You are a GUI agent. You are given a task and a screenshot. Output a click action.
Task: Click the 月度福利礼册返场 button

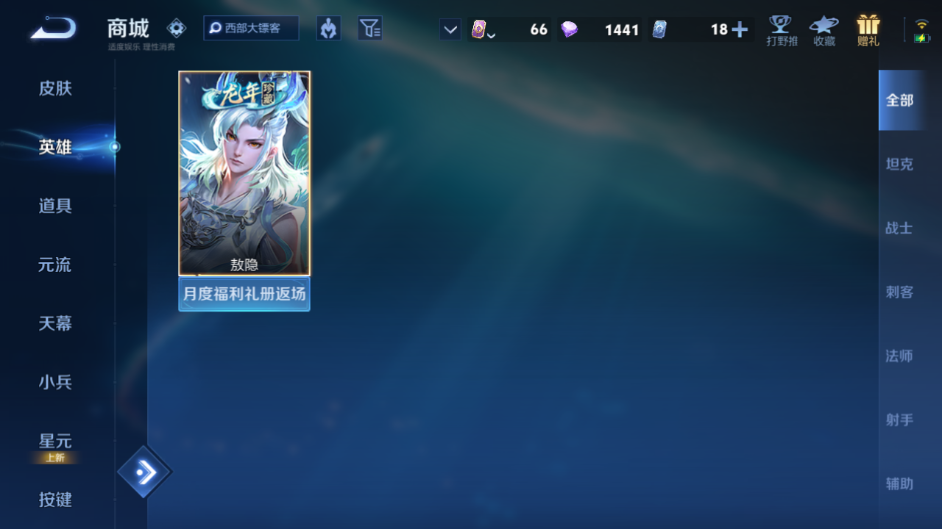click(x=244, y=295)
